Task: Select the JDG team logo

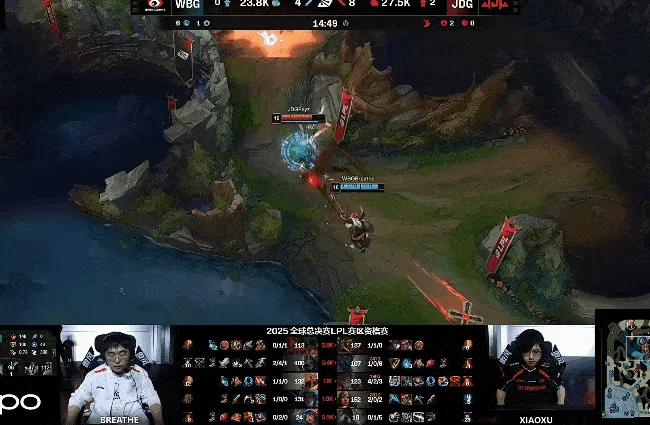Action: tap(494, 6)
